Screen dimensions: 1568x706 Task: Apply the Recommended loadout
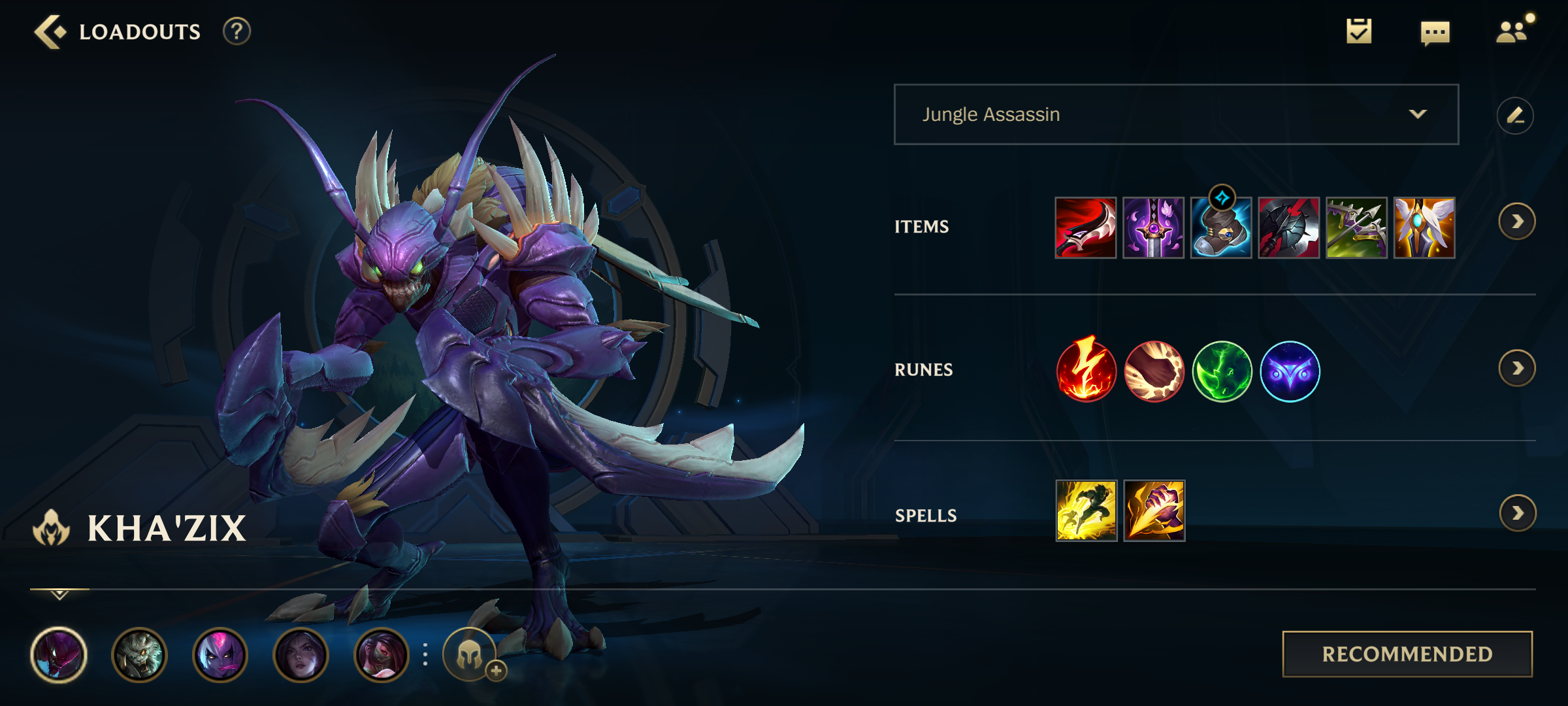1407,654
